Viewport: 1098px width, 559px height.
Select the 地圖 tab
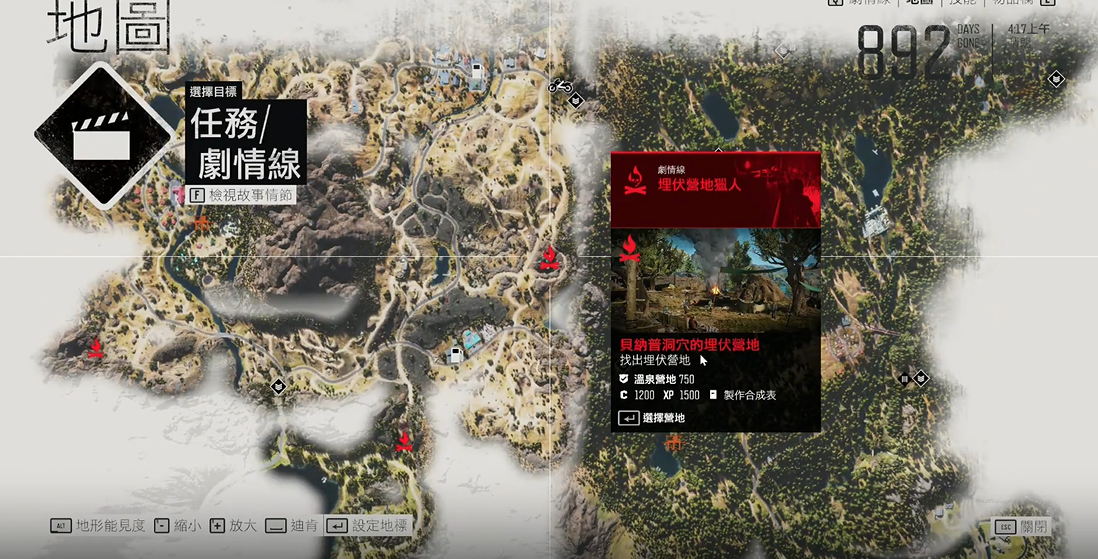[919, 3]
